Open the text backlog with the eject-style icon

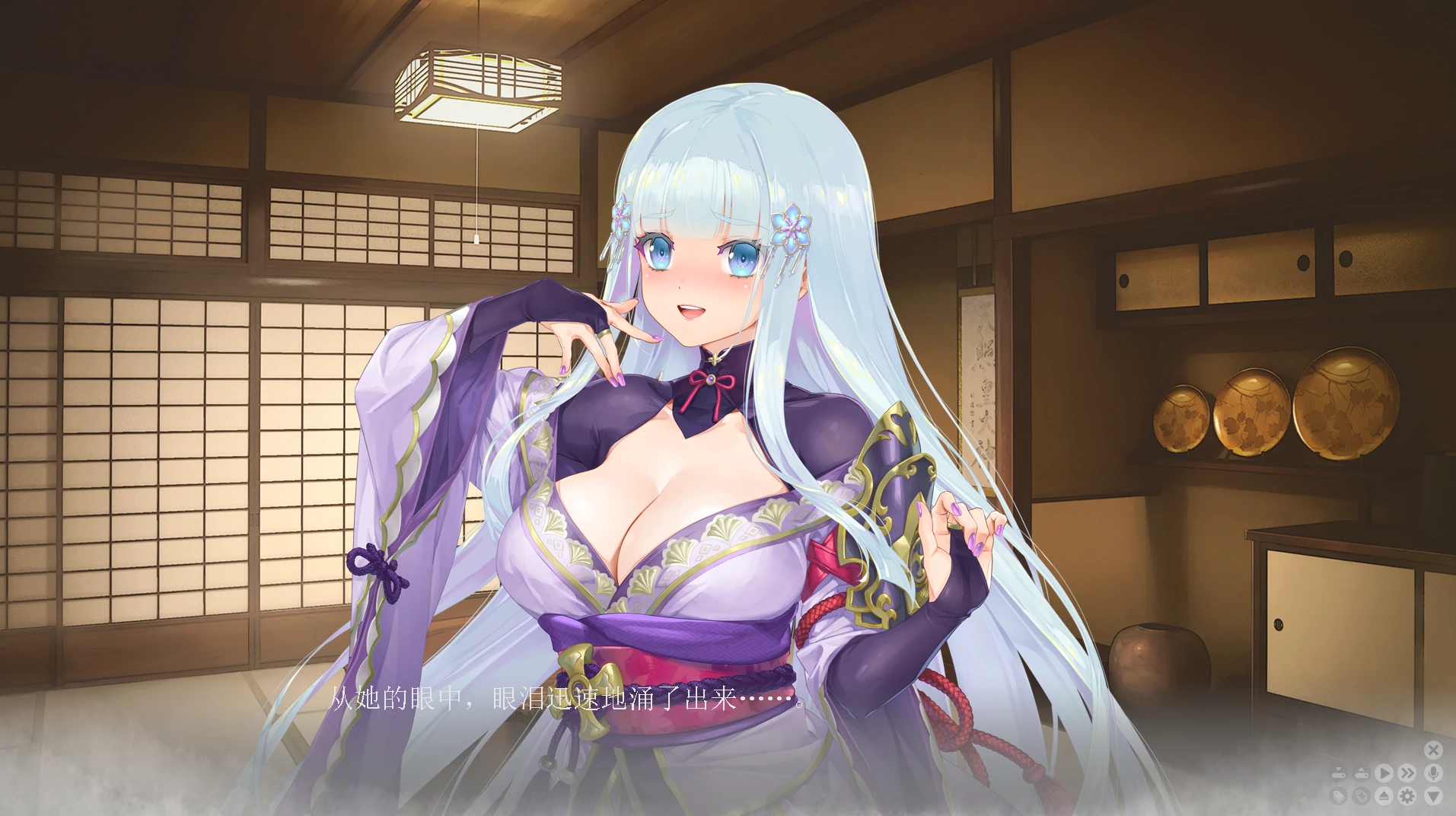coord(1384,796)
